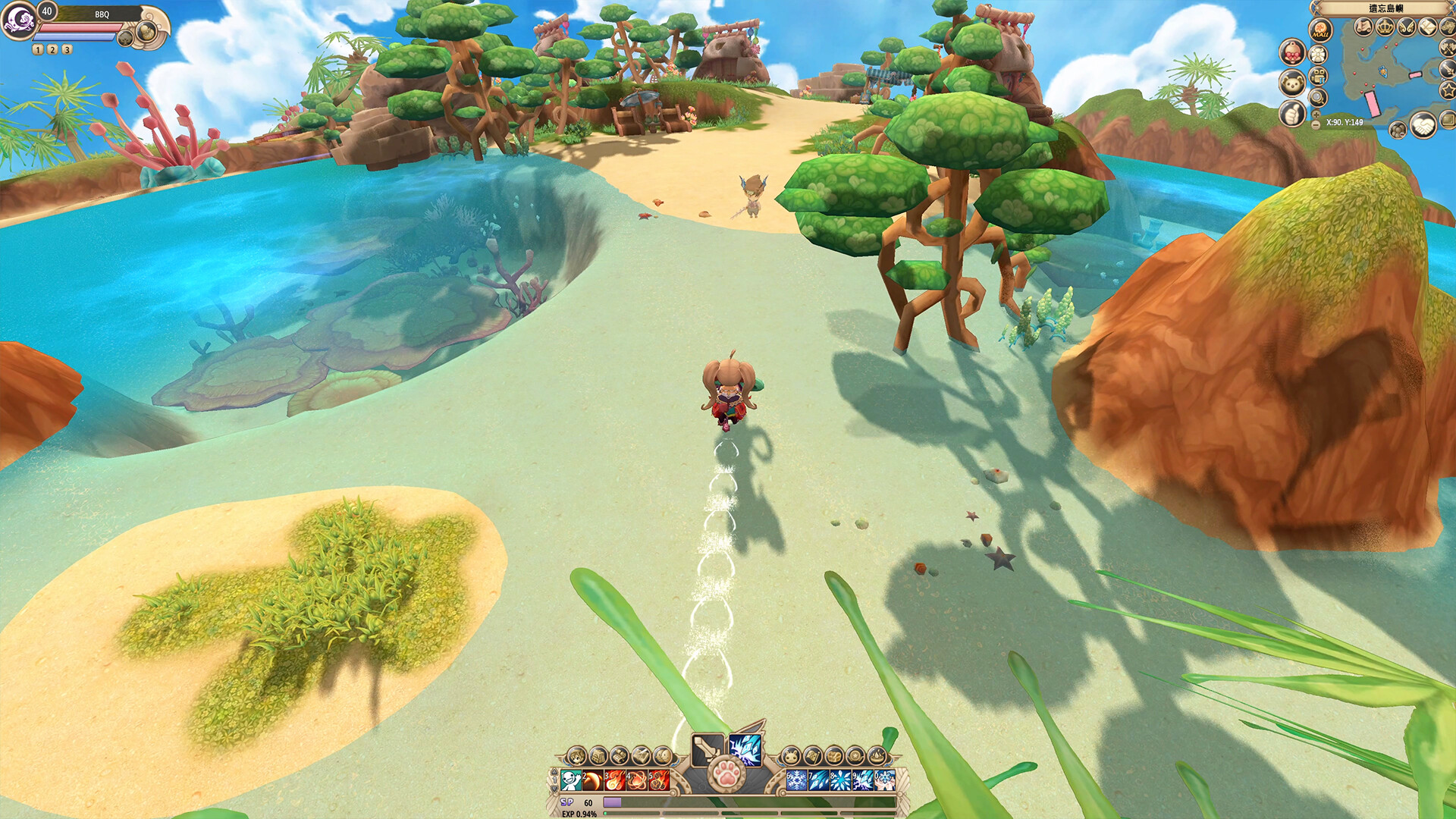Zoom the minimap using the plus button
This screenshot has height=819, width=1456.
click(x=1316, y=115)
